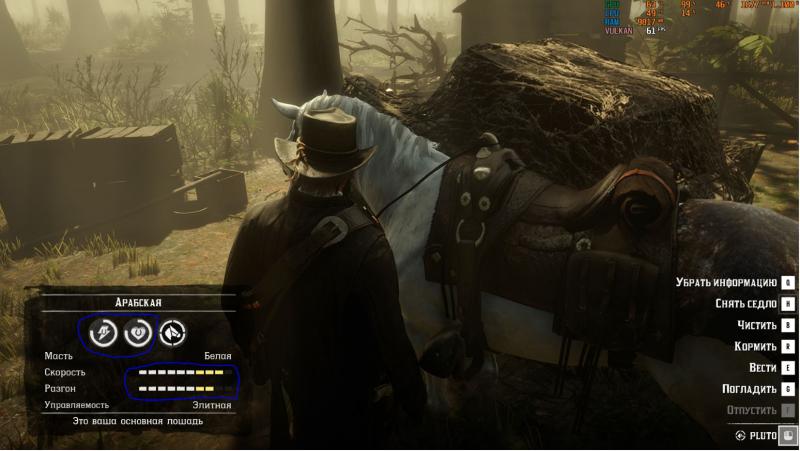
Task: Click the Арабская breed title in the horse panel
Action: tap(138, 302)
